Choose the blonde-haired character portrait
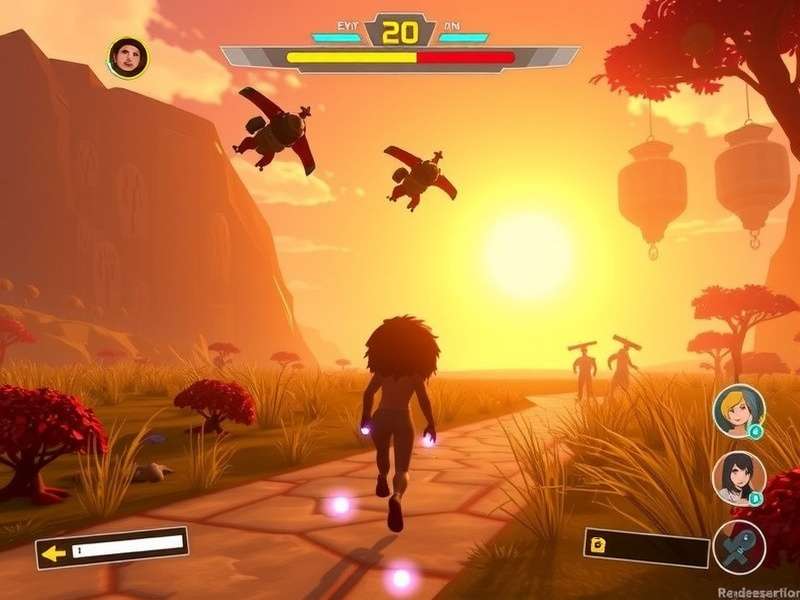This screenshot has width=800, height=600. pos(739,410)
